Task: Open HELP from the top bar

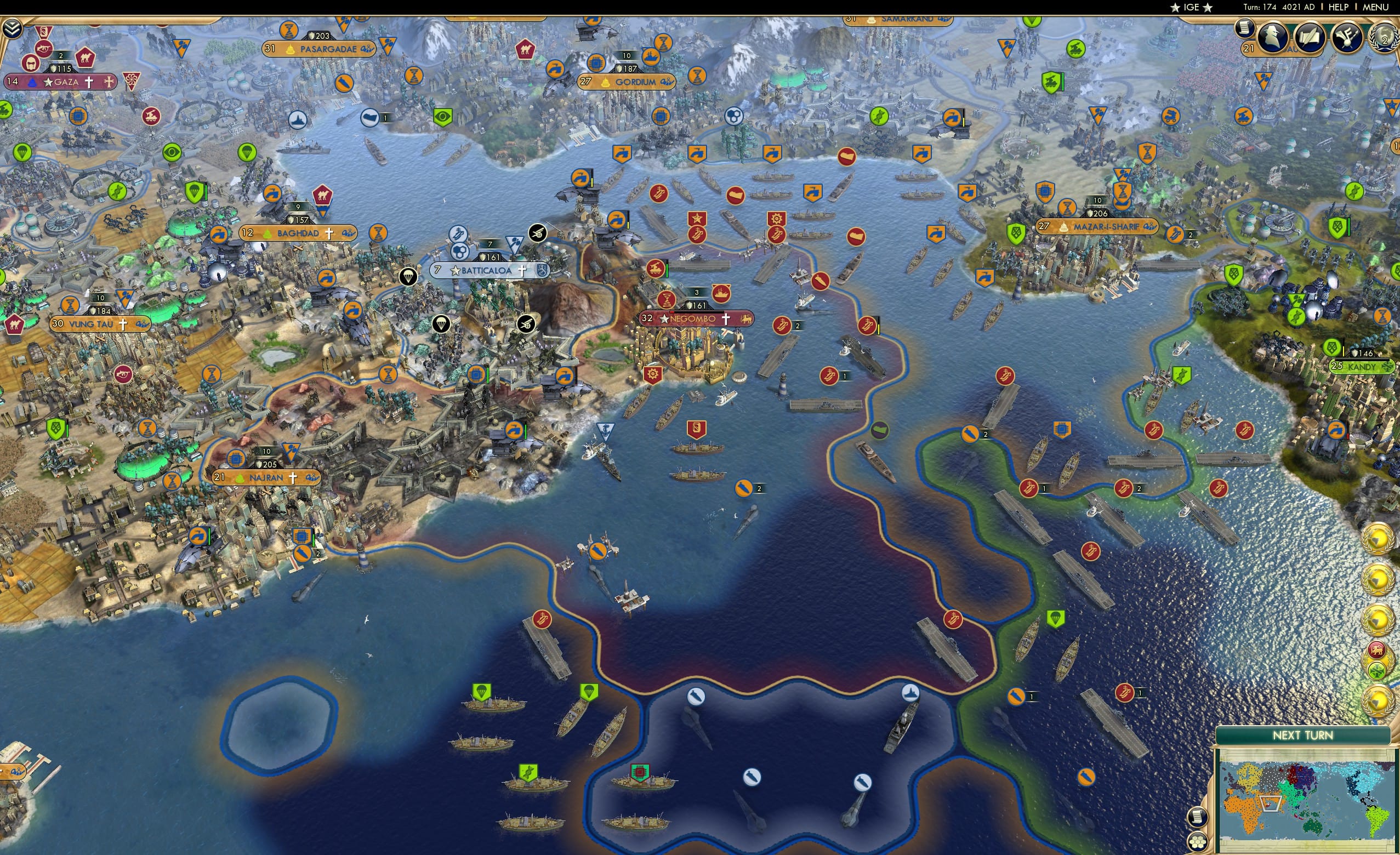Action: point(1339,7)
